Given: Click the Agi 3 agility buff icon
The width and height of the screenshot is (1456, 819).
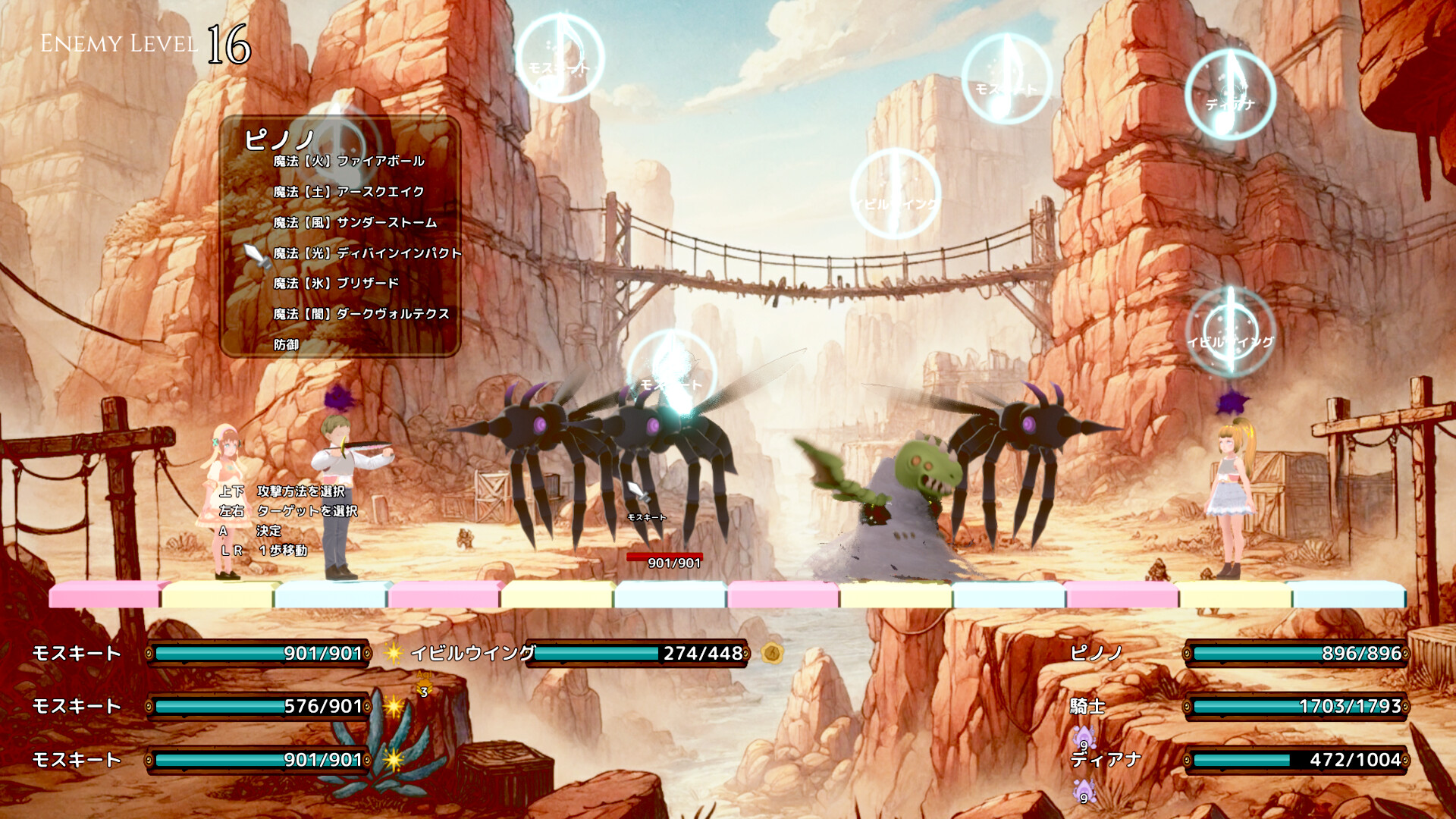Looking at the screenshot, I should (422, 682).
